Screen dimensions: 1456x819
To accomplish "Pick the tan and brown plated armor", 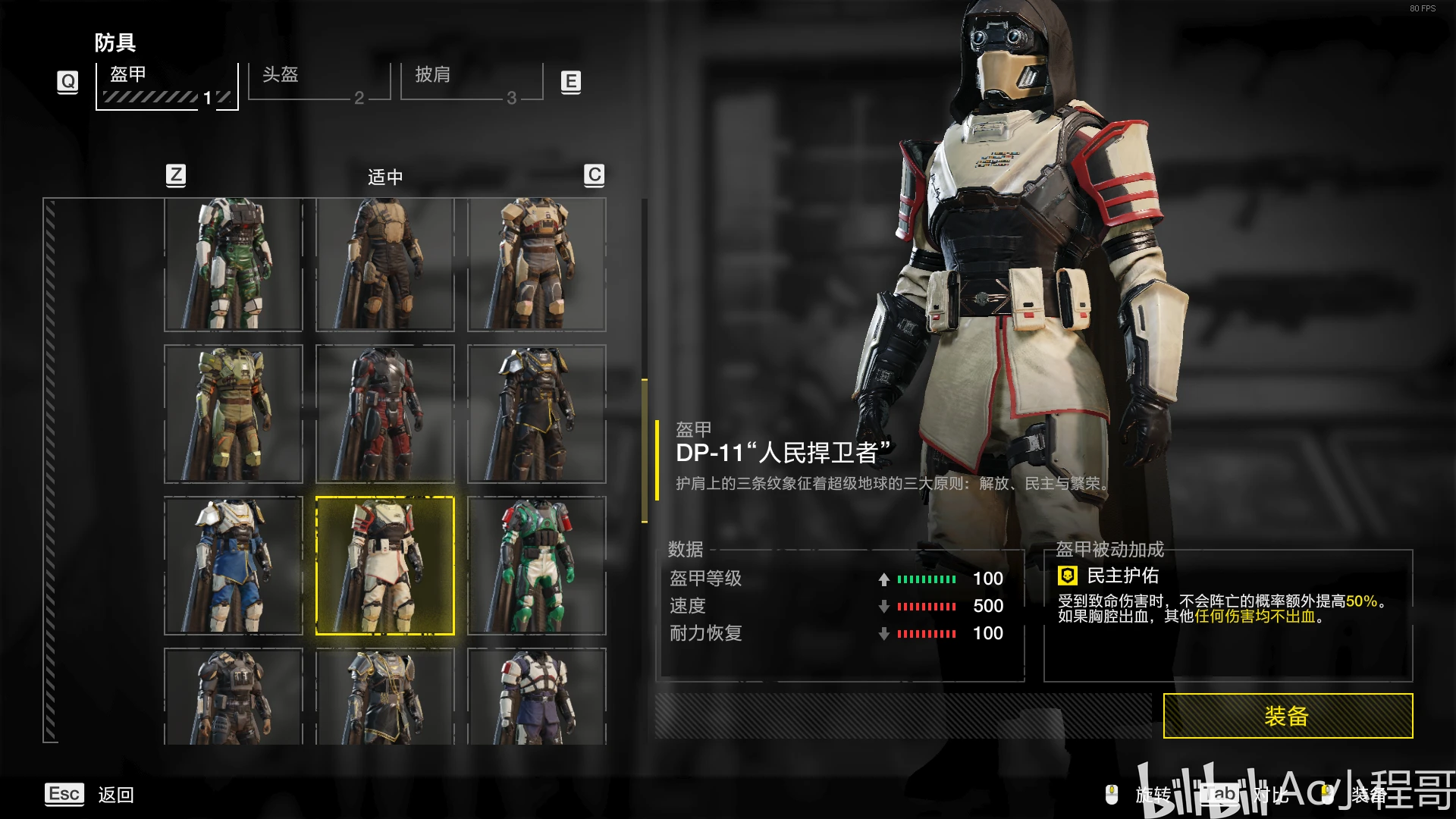I will [x=537, y=265].
